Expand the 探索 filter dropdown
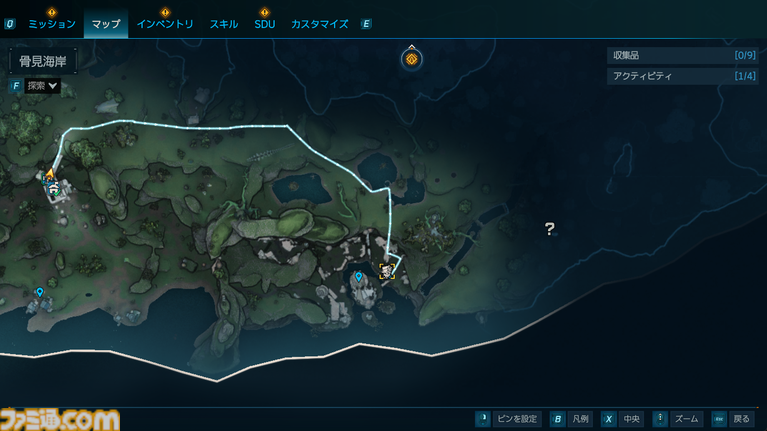Screen dimensions: 767x431 [x=43, y=86]
